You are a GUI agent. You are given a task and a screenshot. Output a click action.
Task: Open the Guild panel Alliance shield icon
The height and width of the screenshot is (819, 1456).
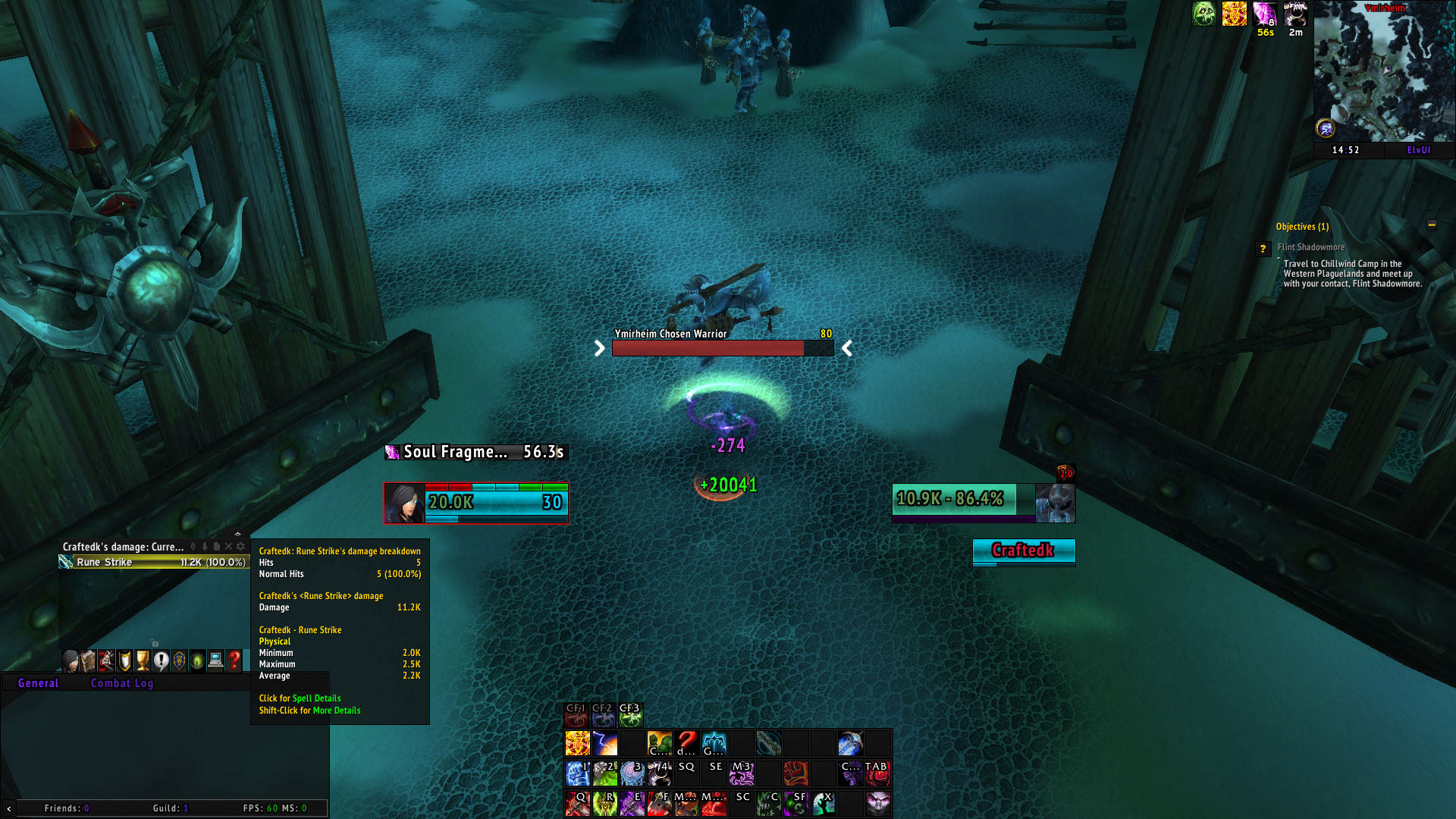[x=179, y=660]
